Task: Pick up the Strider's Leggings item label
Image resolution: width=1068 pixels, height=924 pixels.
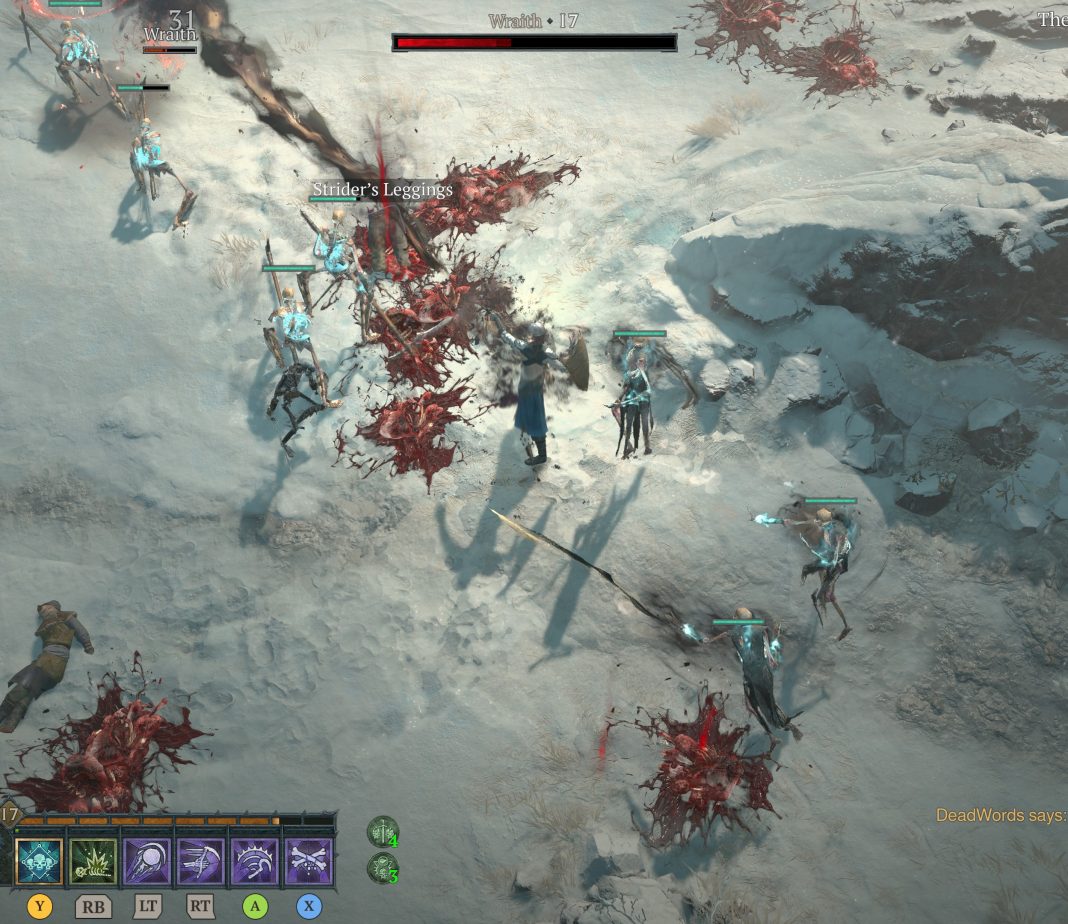Action: coord(382,189)
